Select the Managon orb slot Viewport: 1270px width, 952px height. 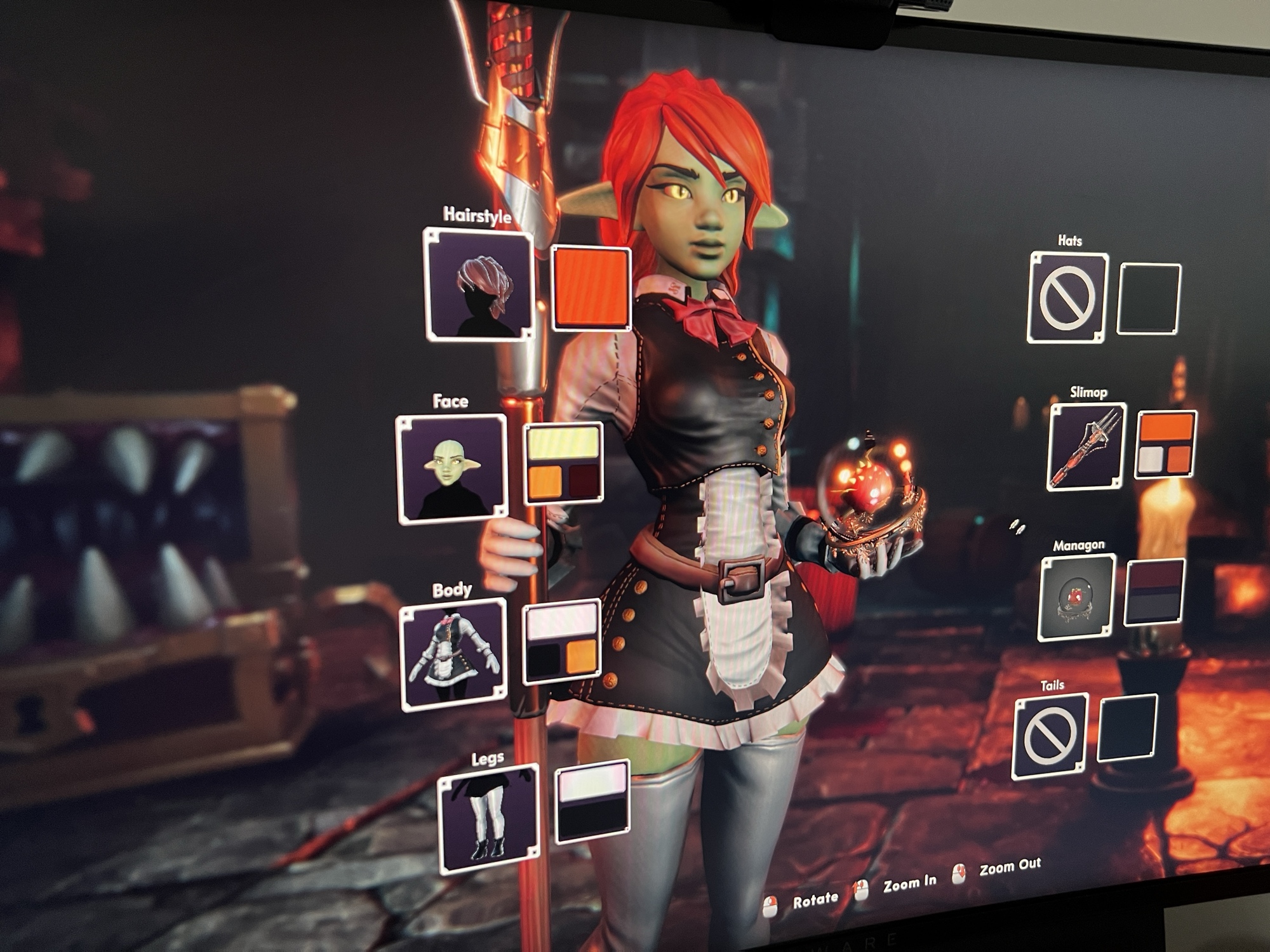(x=1076, y=597)
